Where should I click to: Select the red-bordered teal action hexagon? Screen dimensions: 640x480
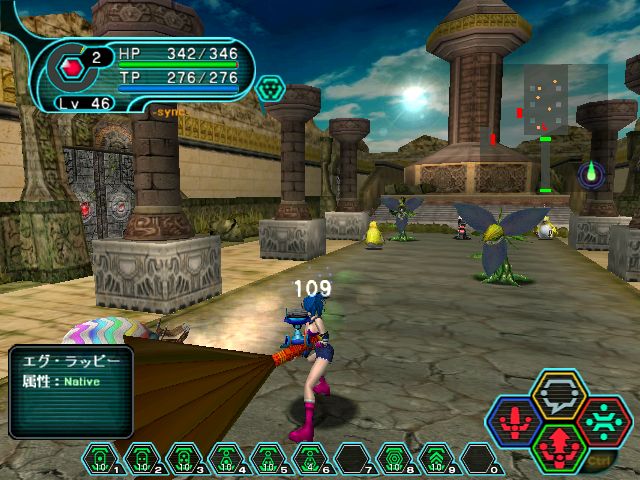click(x=600, y=421)
